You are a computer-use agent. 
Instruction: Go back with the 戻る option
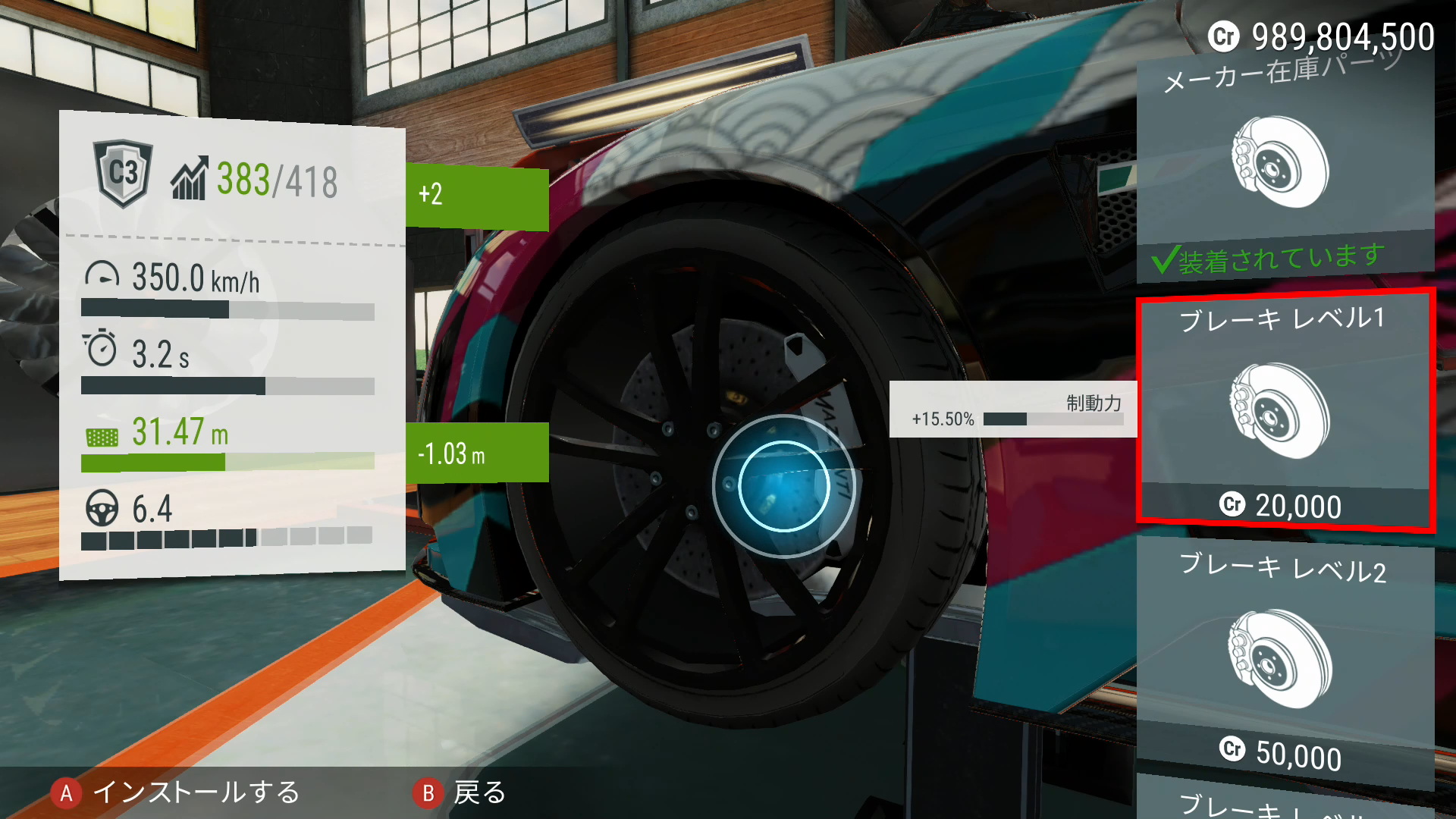460,793
